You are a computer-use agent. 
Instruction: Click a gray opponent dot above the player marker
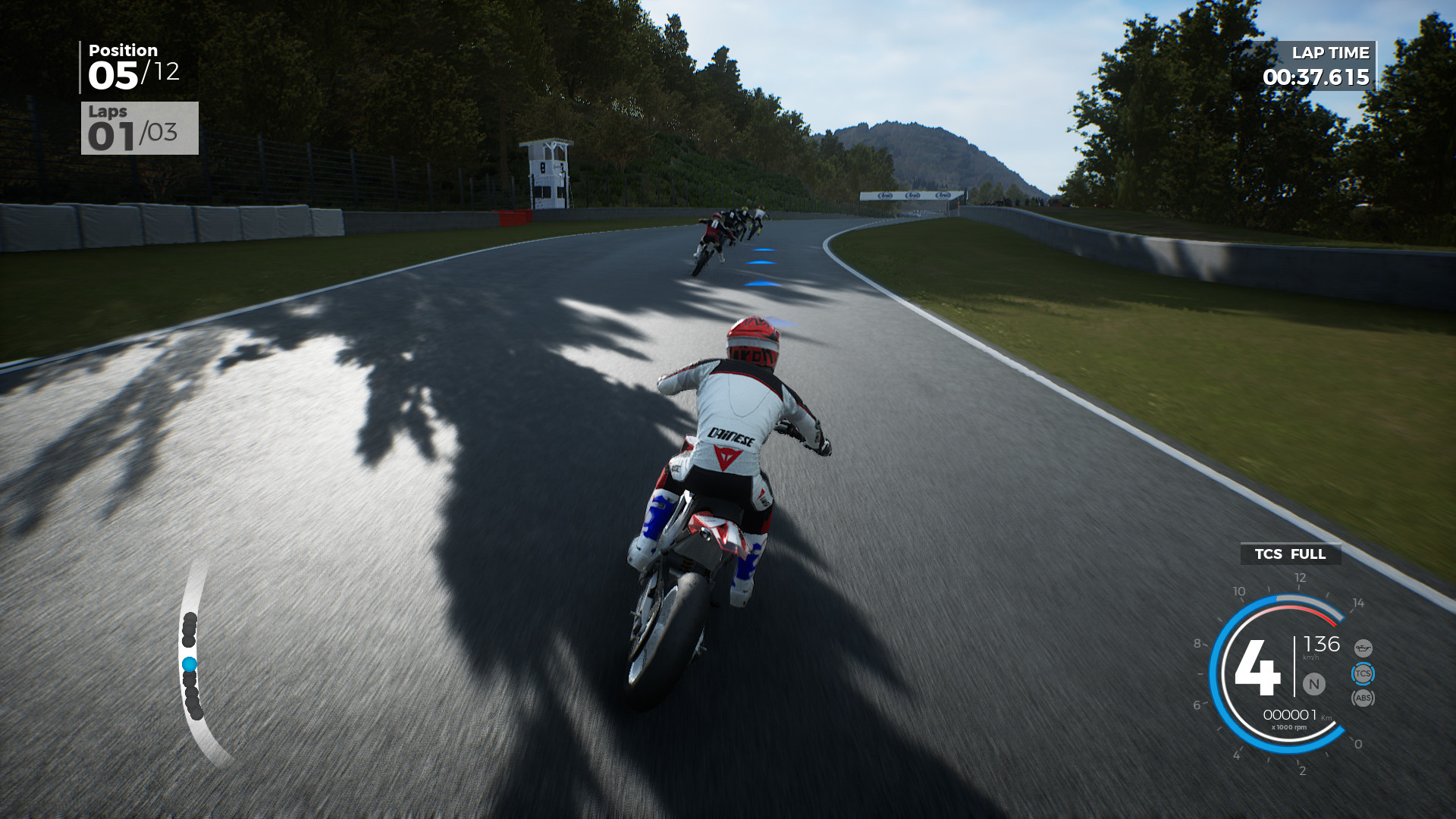click(189, 628)
